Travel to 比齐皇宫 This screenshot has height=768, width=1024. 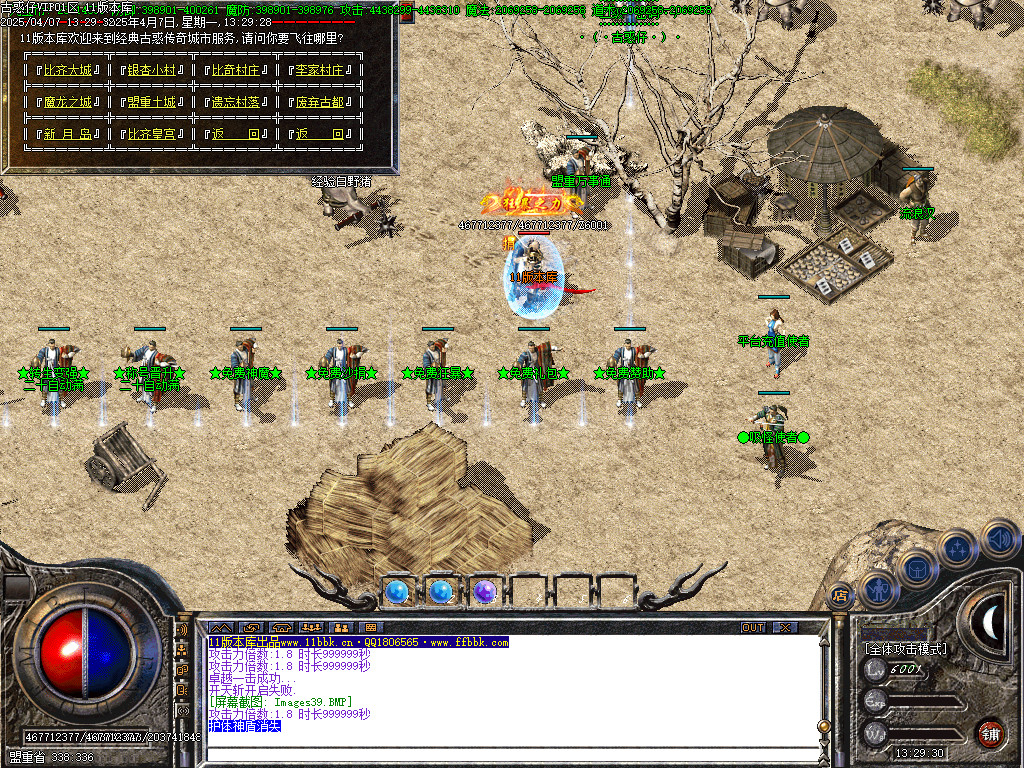tap(151, 134)
